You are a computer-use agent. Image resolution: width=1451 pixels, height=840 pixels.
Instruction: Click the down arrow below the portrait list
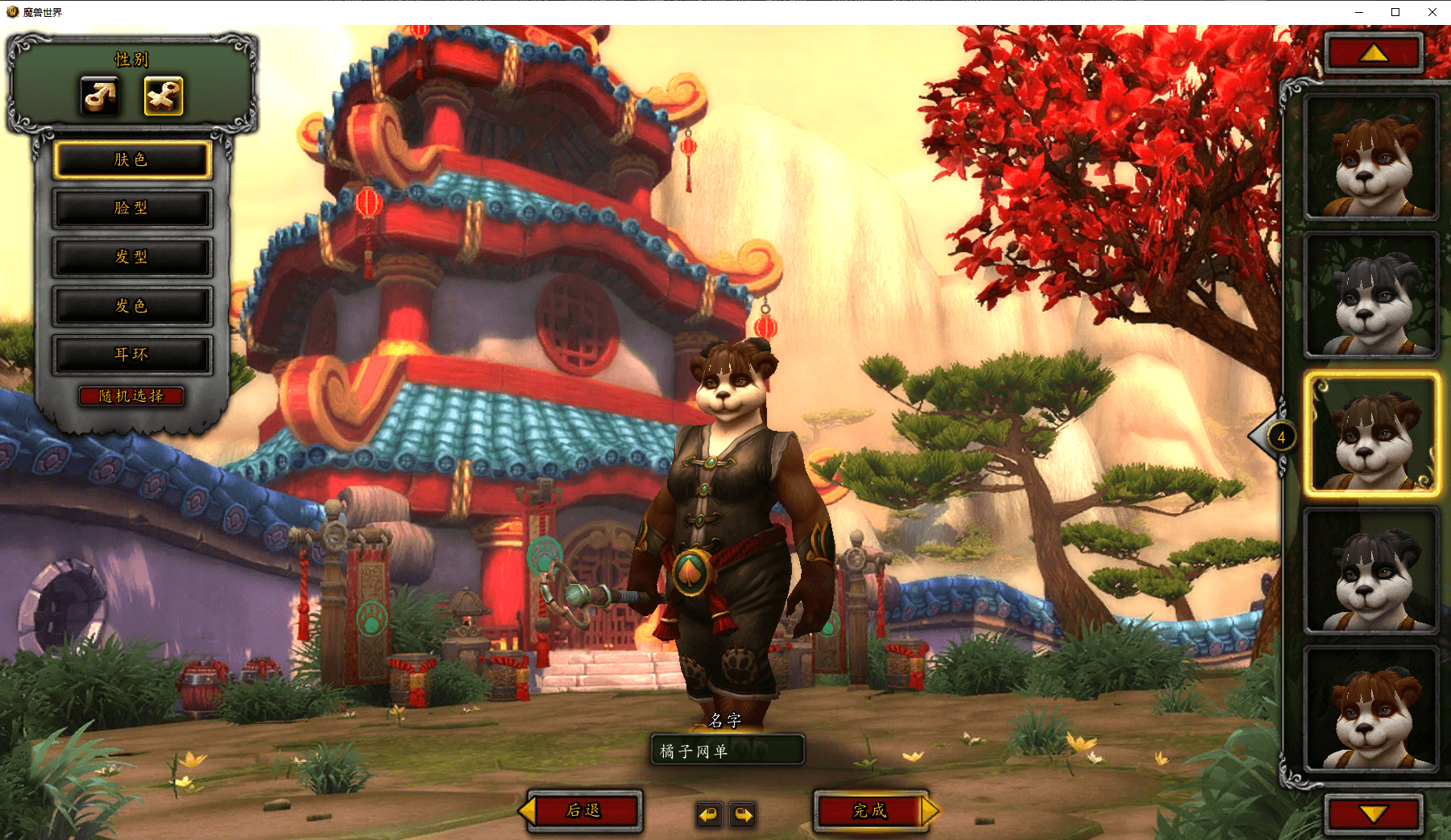1374,814
